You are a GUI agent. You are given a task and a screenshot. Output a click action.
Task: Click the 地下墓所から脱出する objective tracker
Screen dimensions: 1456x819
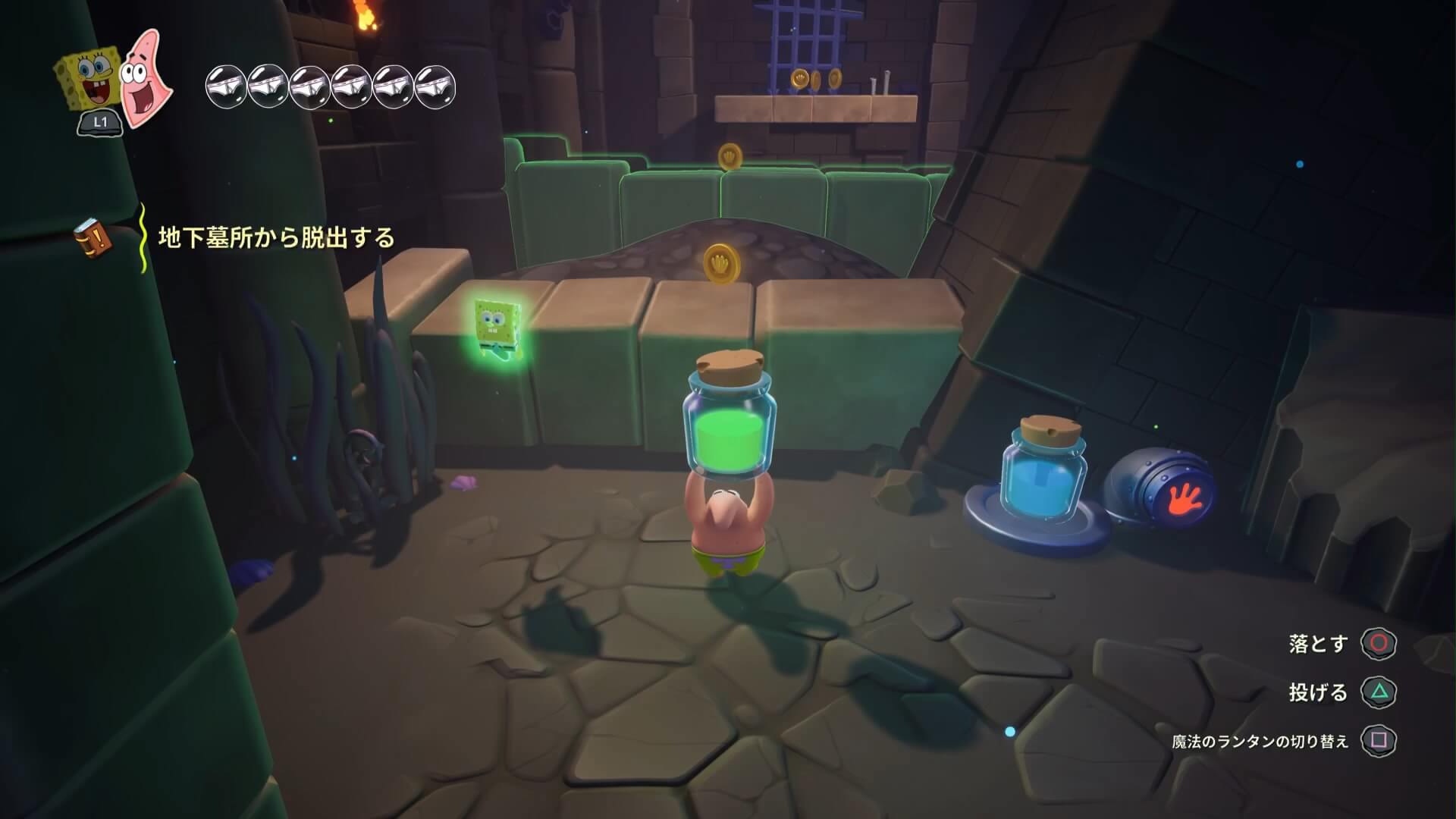(276, 238)
